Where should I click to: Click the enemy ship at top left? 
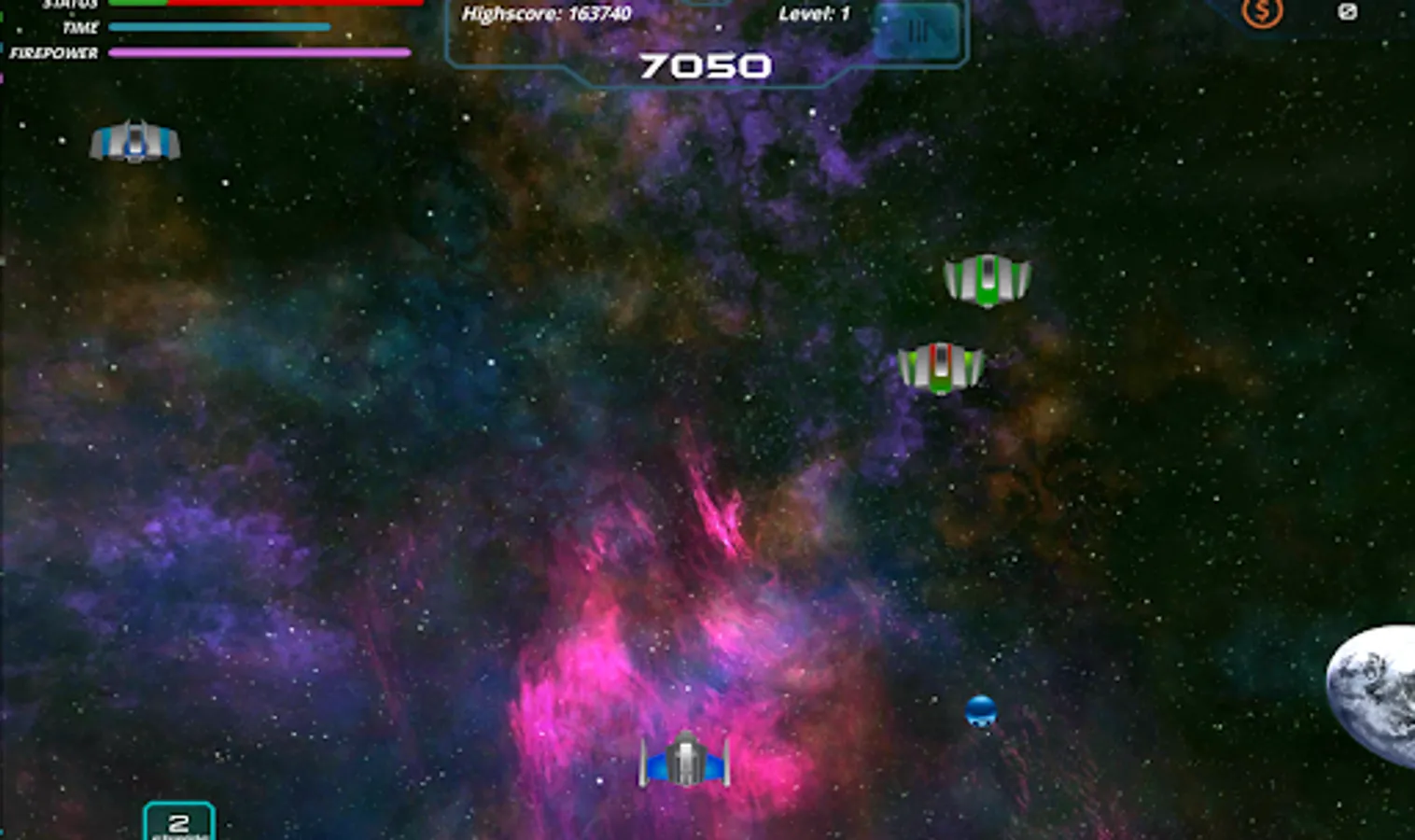(136, 142)
